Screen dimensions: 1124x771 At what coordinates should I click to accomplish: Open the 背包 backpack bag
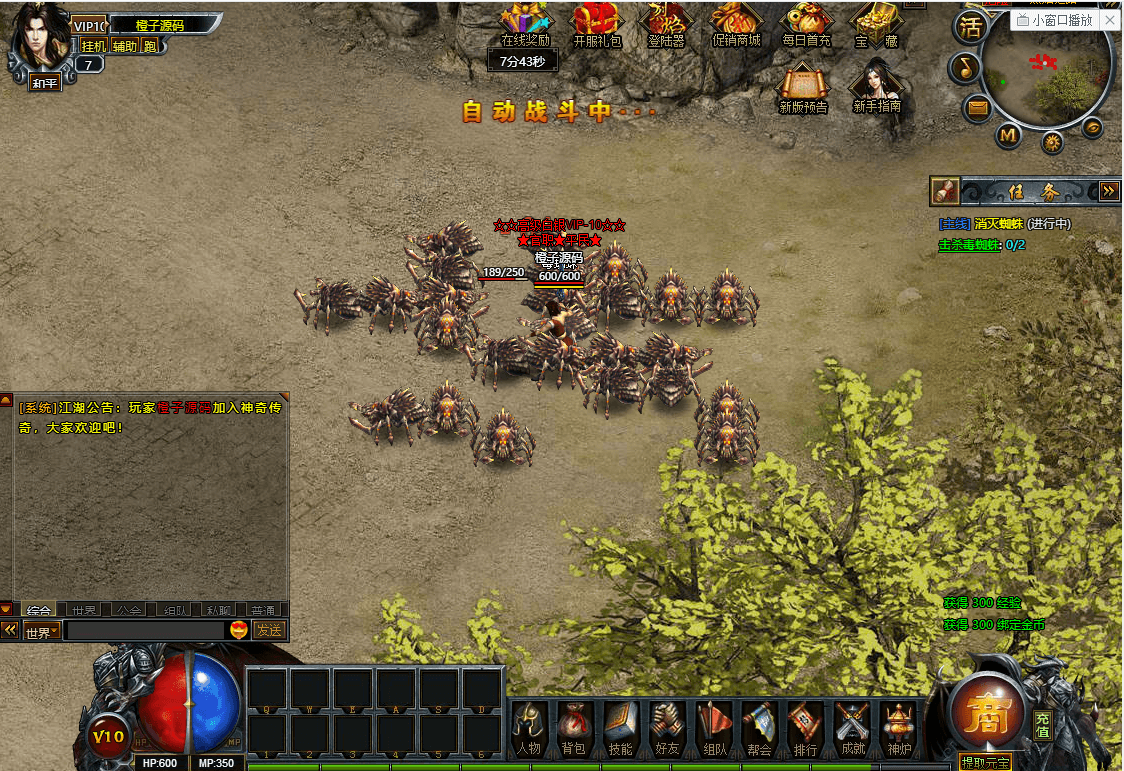[x=573, y=727]
